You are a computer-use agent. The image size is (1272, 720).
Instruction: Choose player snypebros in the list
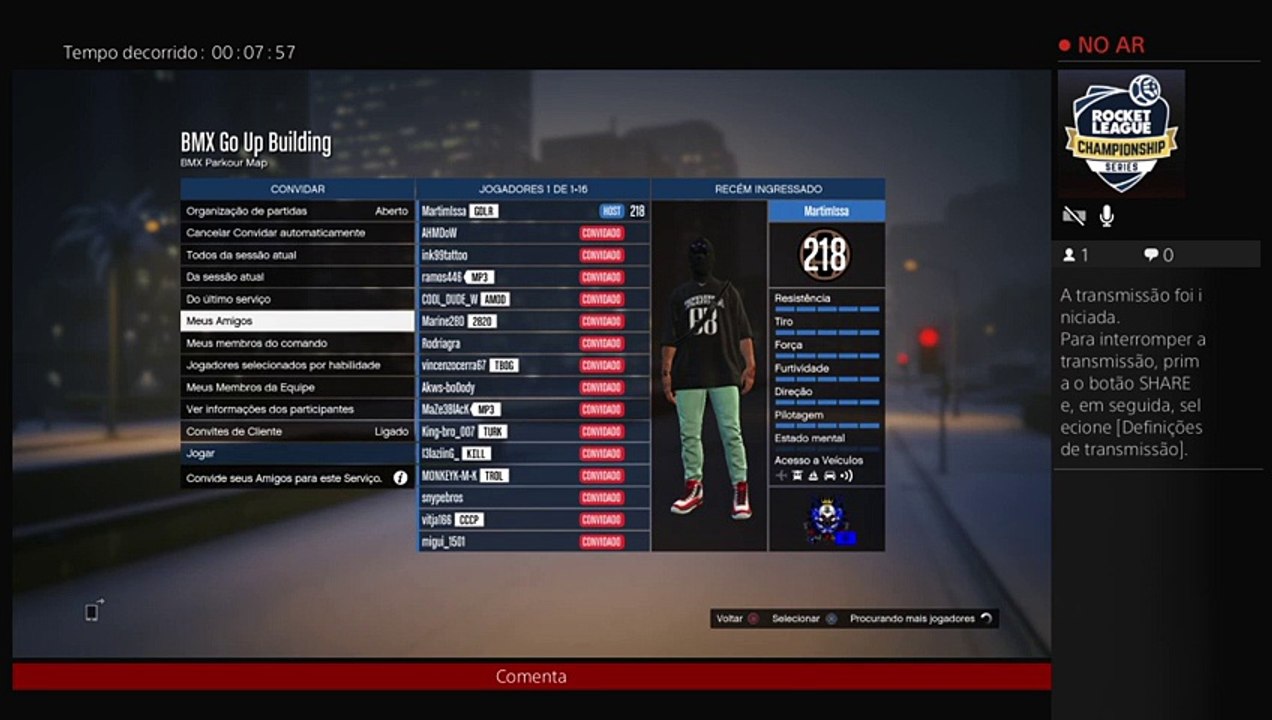(533, 497)
